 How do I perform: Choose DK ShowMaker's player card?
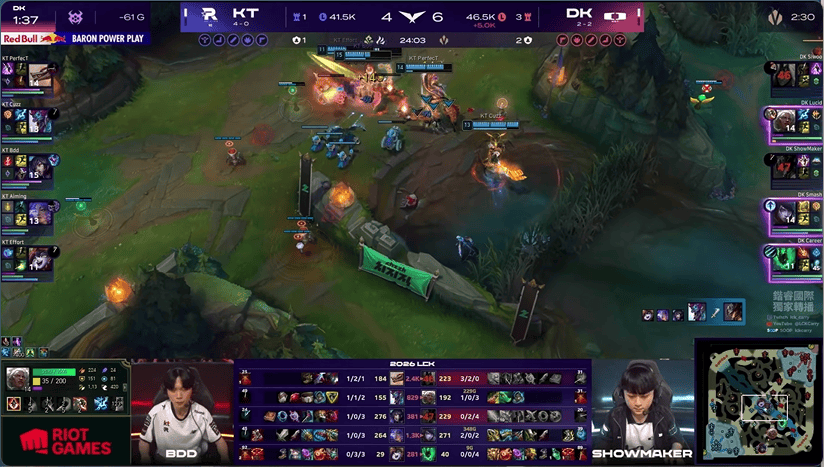click(x=795, y=167)
